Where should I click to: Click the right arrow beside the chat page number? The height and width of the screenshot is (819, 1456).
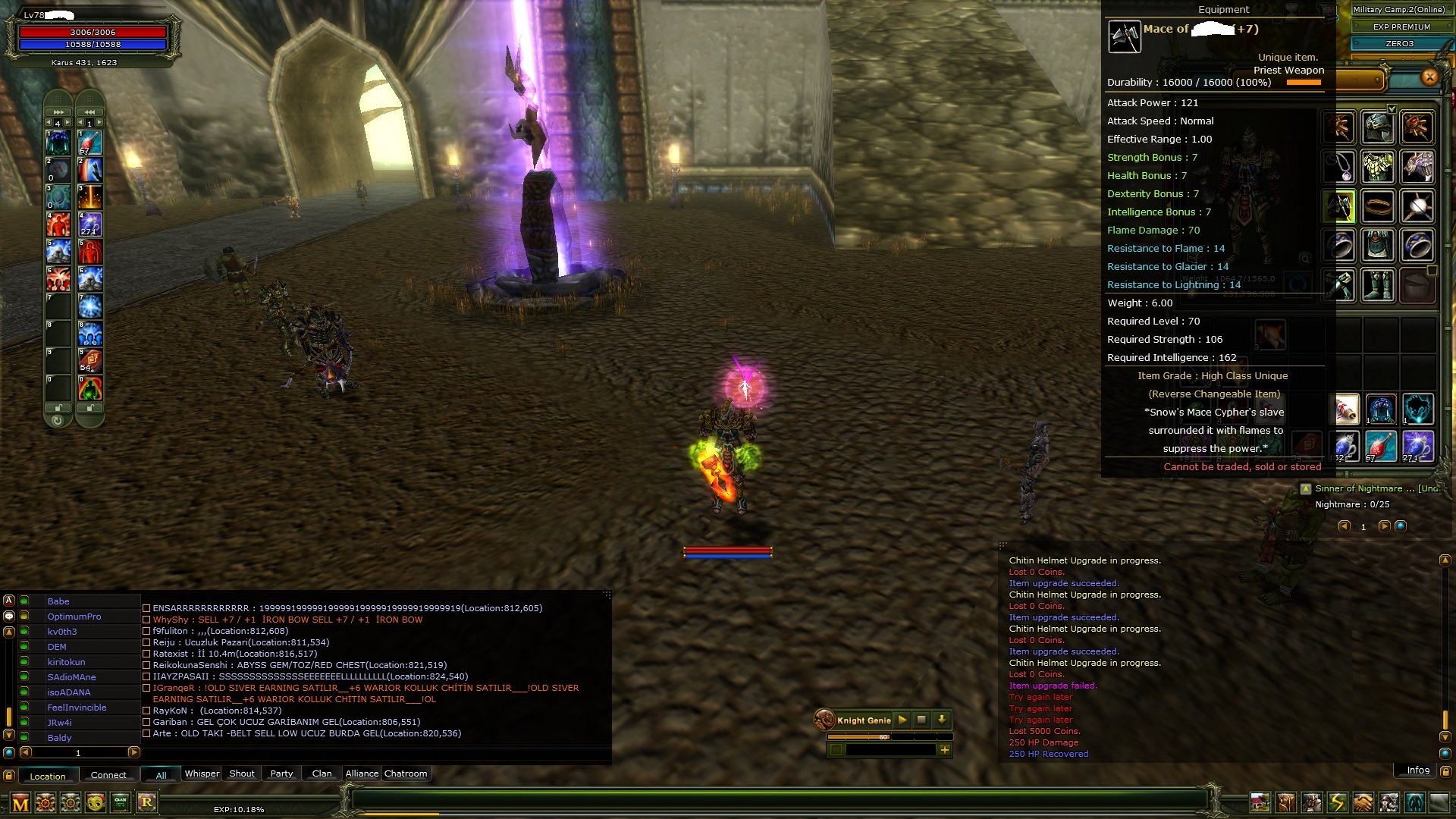pyautogui.click(x=133, y=752)
